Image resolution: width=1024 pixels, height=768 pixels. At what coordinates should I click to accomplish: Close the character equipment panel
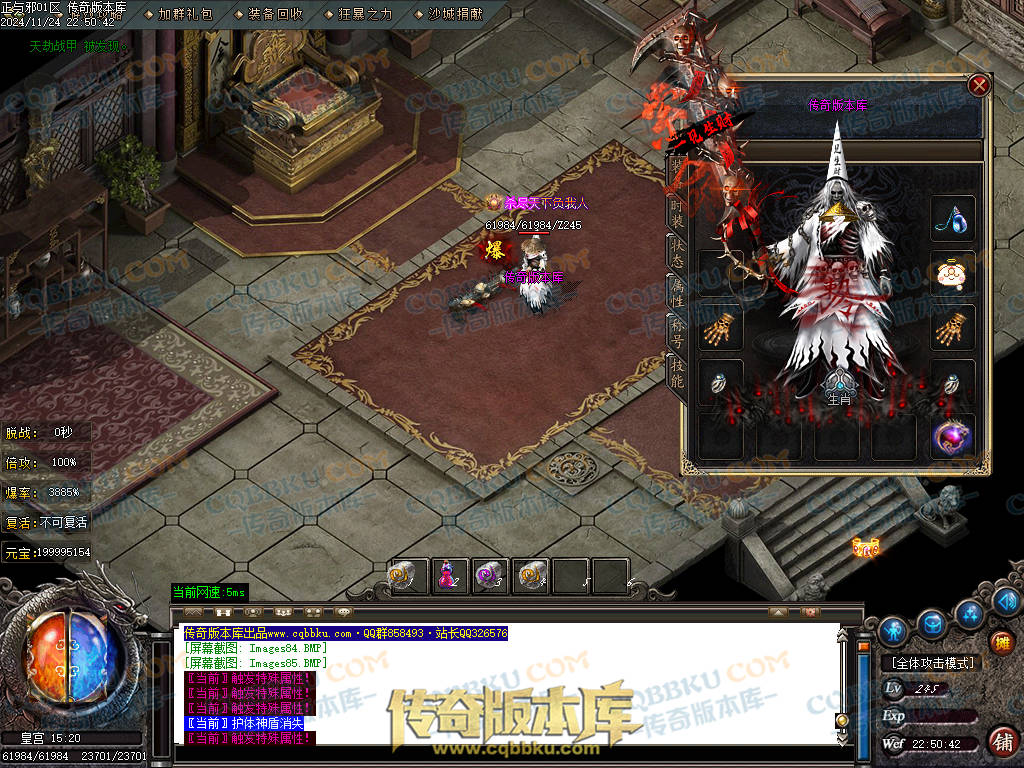[x=979, y=86]
